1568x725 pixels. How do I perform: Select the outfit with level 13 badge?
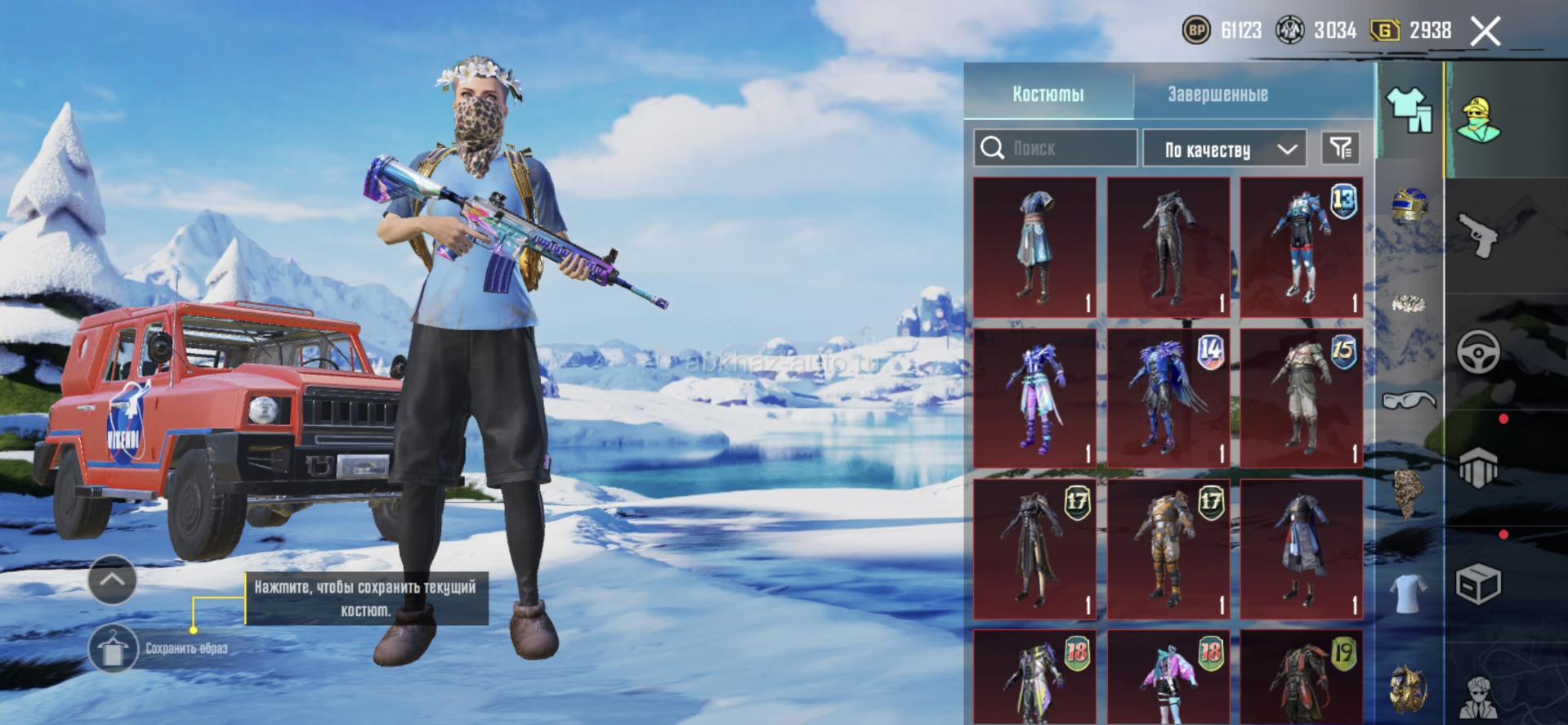coord(1301,246)
